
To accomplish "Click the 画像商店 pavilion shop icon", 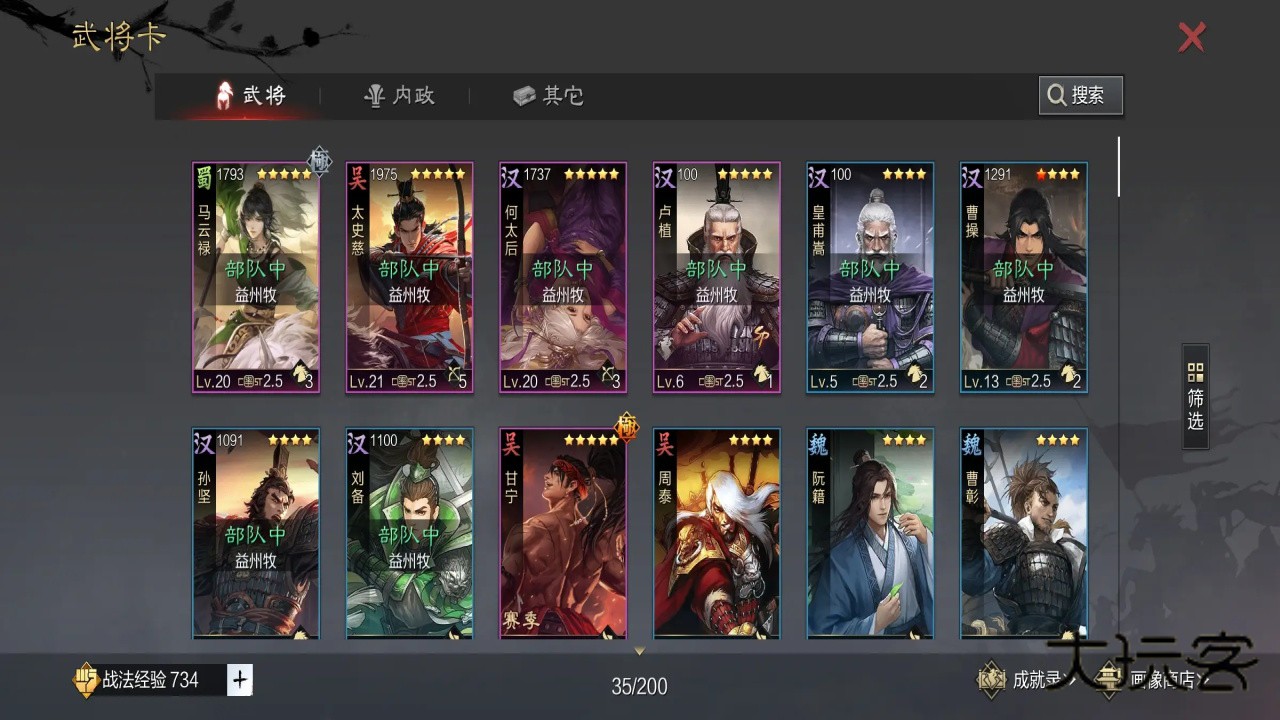I will pos(1109,680).
